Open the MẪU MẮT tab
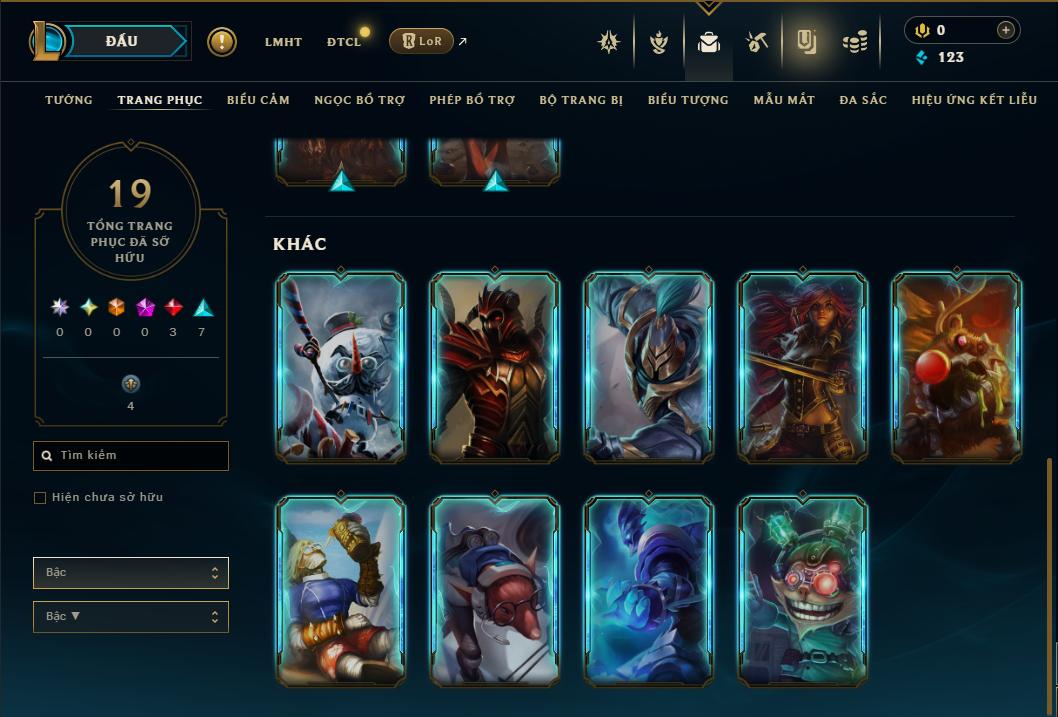This screenshot has width=1058, height=717. click(784, 100)
